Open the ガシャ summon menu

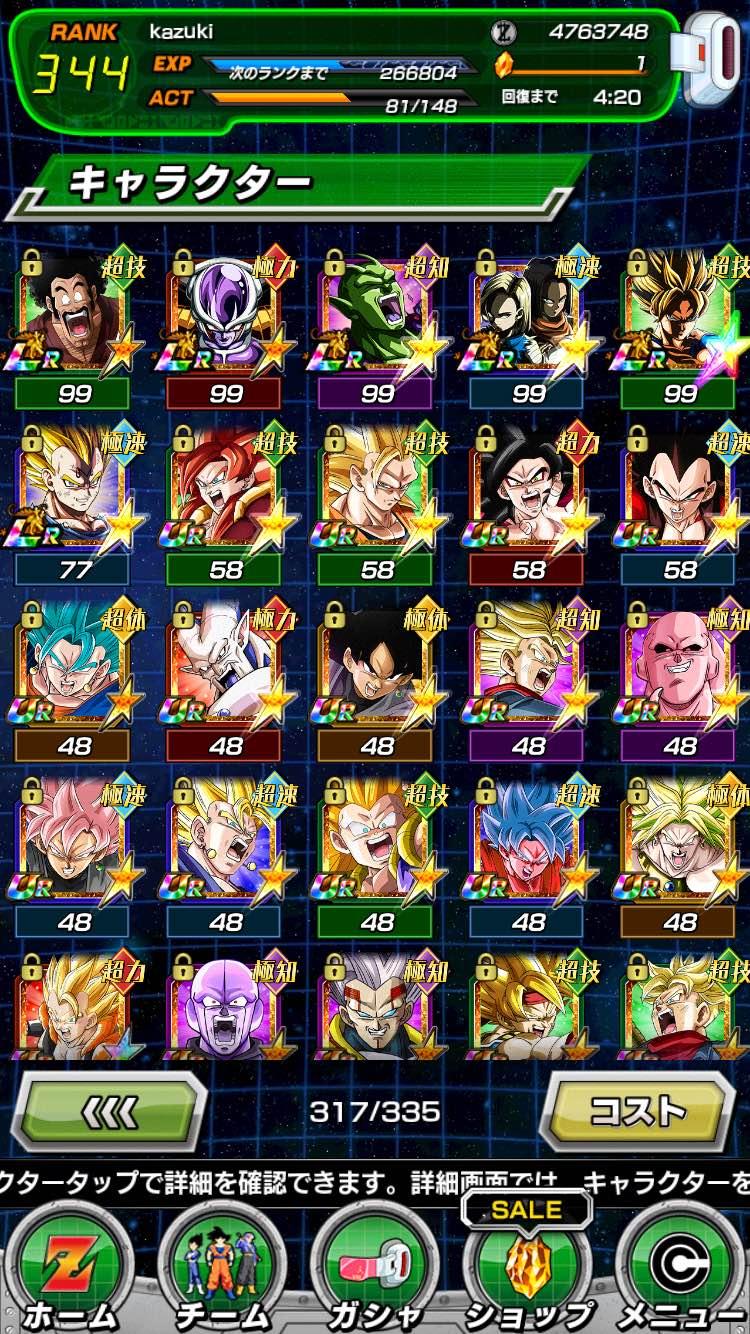(376, 1270)
